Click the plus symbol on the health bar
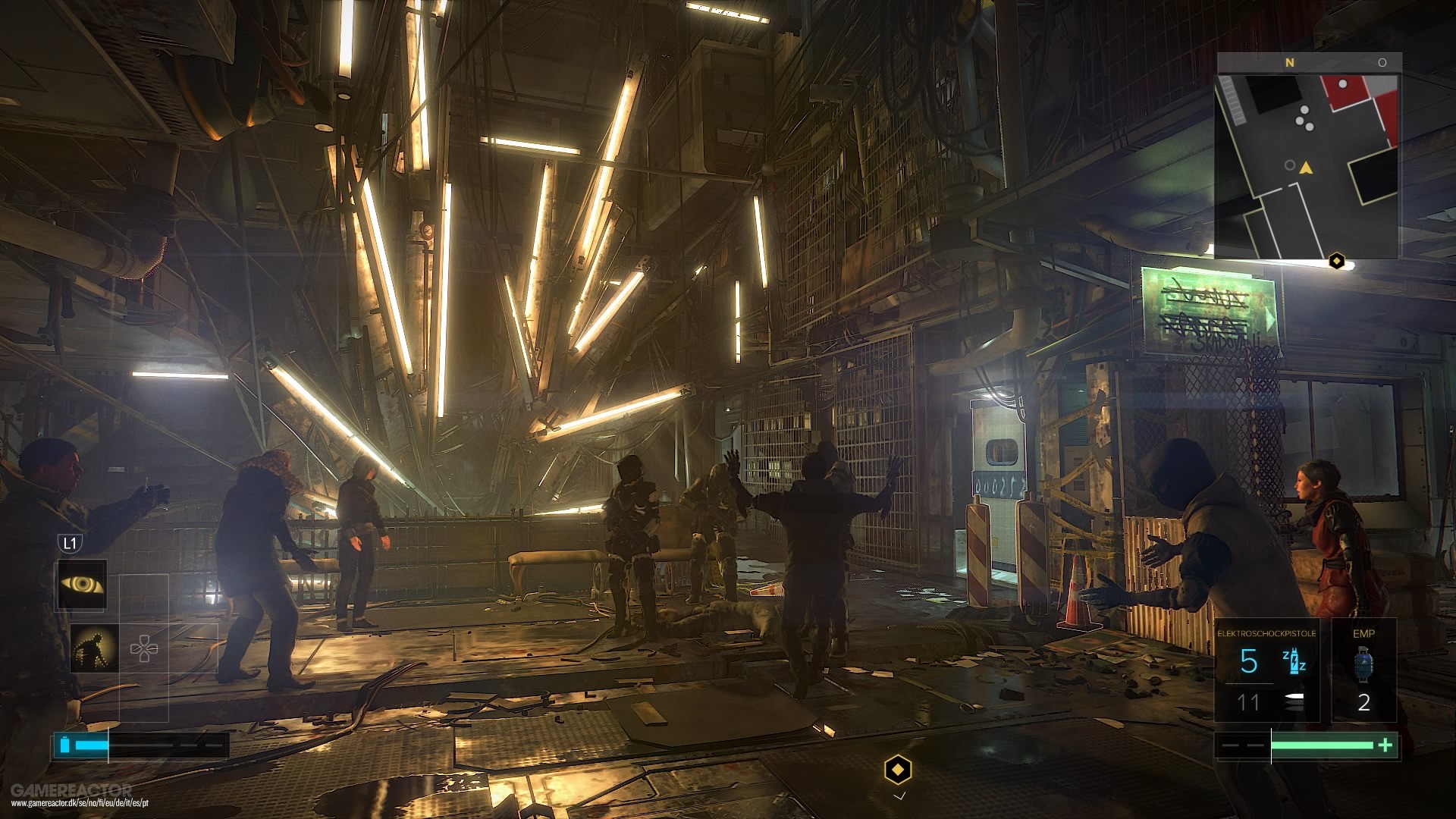 tap(1385, 745)
